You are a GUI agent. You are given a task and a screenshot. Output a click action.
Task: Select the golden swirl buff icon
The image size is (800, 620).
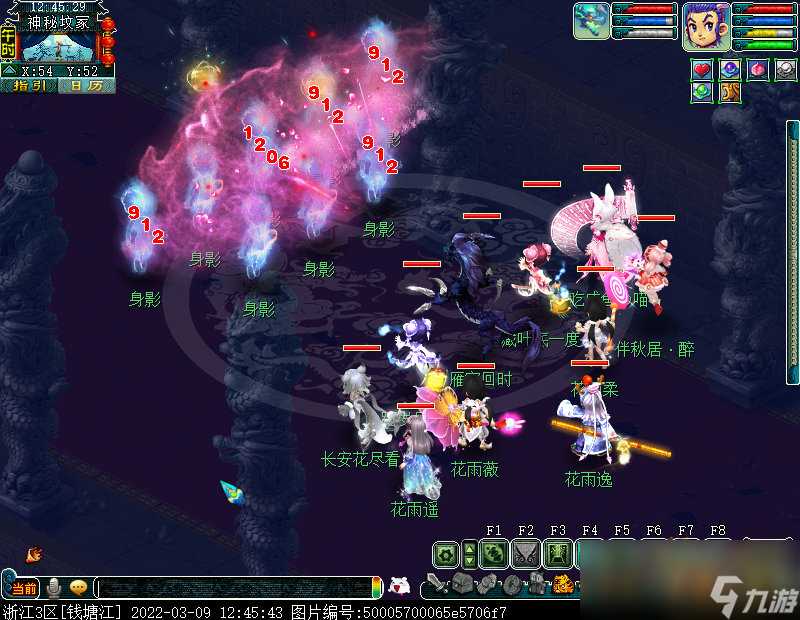730,92
